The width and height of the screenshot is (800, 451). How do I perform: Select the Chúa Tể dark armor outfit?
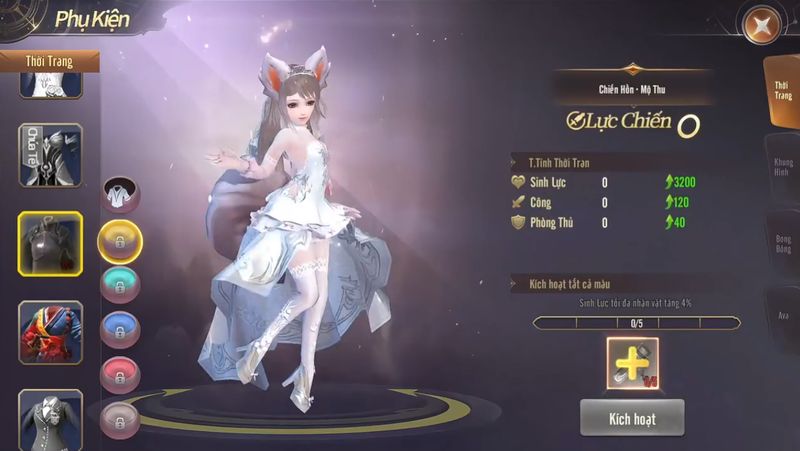click(50, 155)
